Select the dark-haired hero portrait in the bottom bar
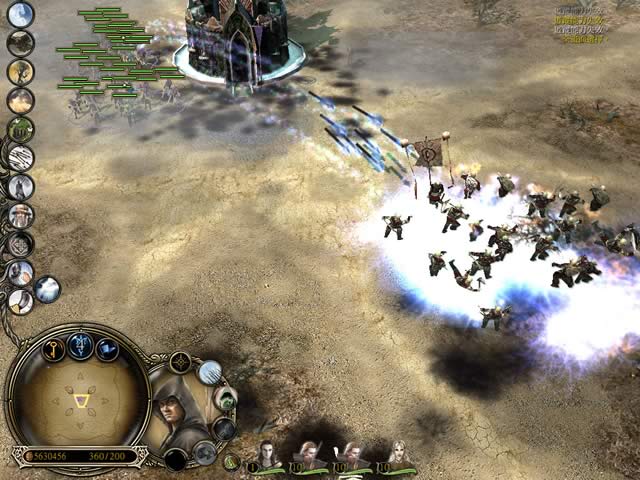This screenshot has width=640, height=480. (267, 455)
